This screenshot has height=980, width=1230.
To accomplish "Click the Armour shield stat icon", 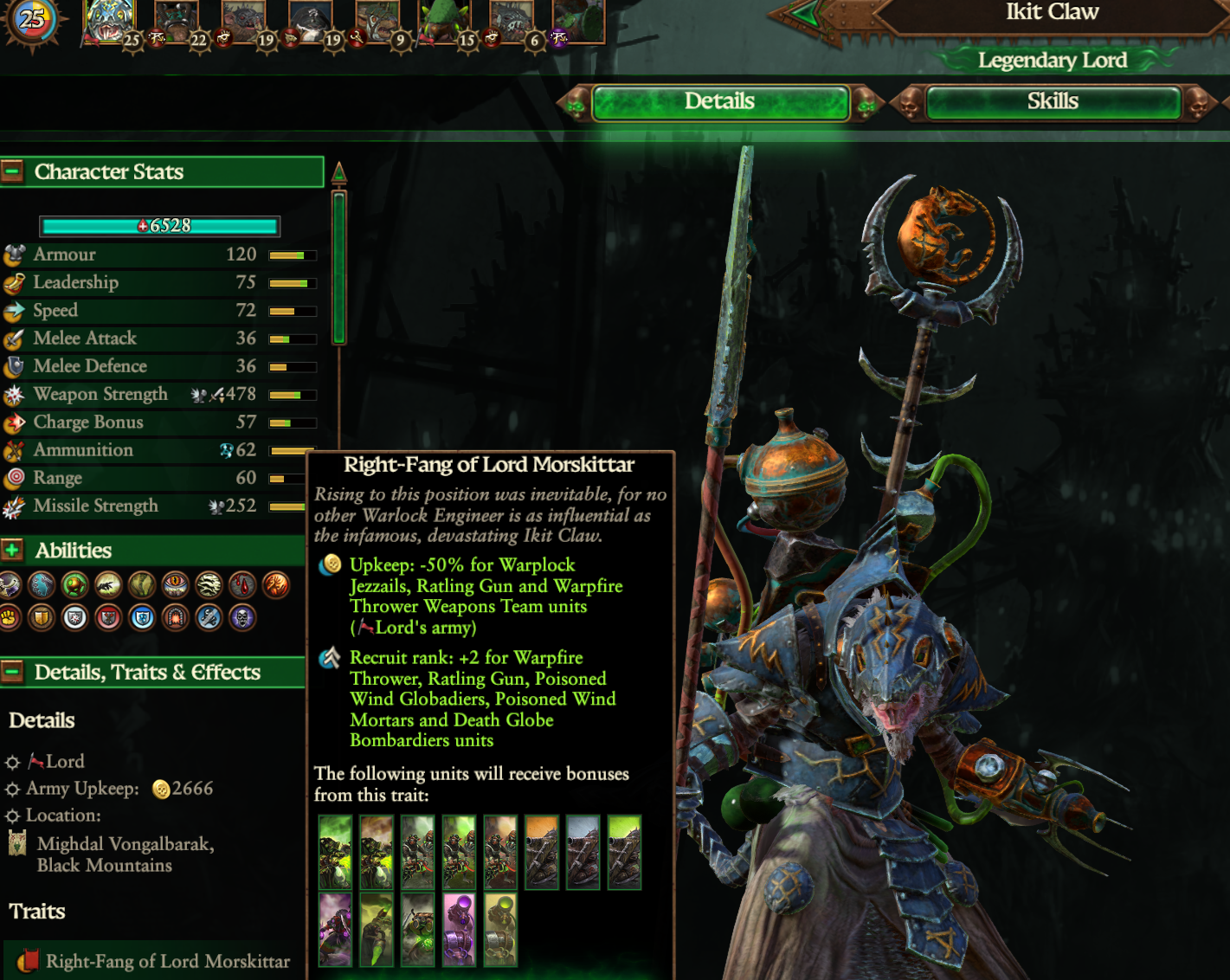I will click(12, 254).
